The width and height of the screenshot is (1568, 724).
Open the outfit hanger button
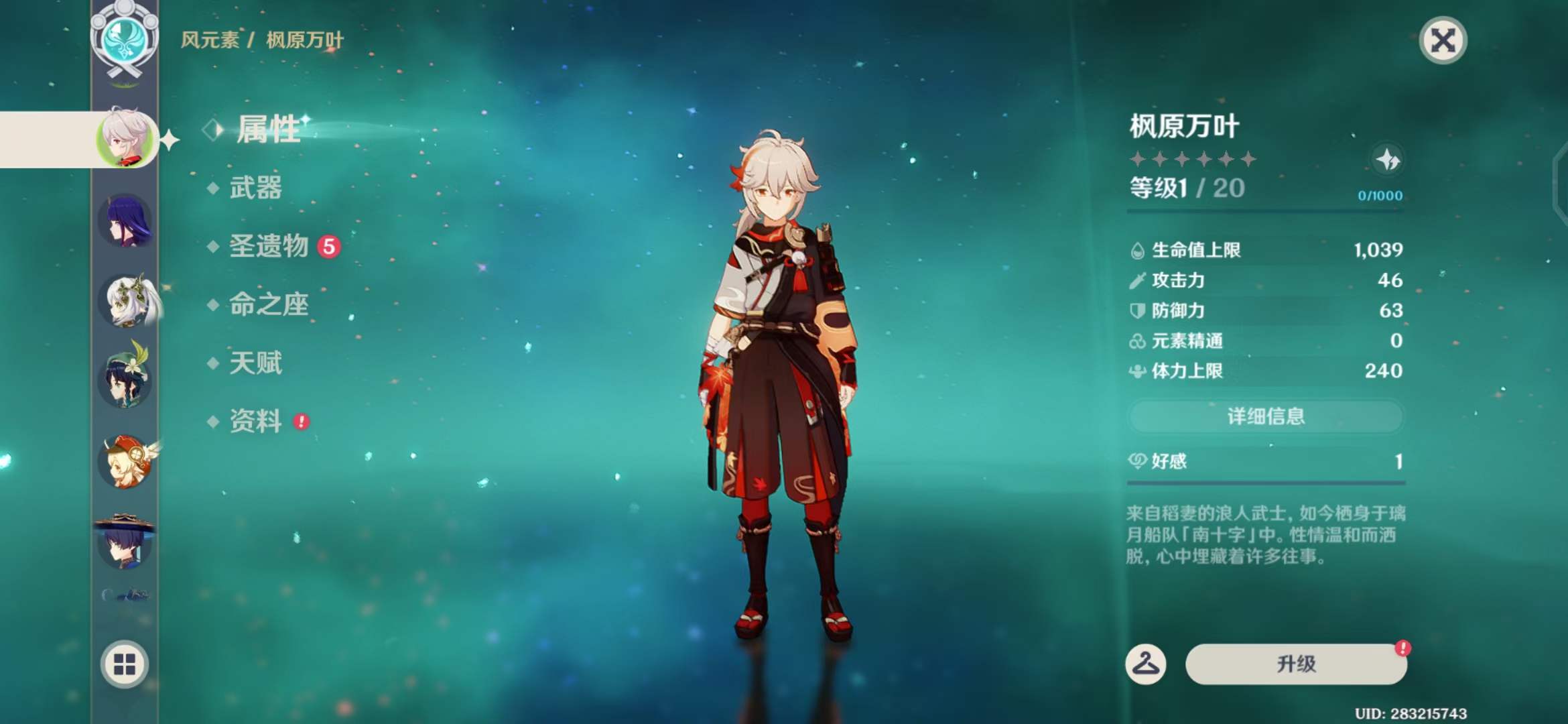point(1145,664)
